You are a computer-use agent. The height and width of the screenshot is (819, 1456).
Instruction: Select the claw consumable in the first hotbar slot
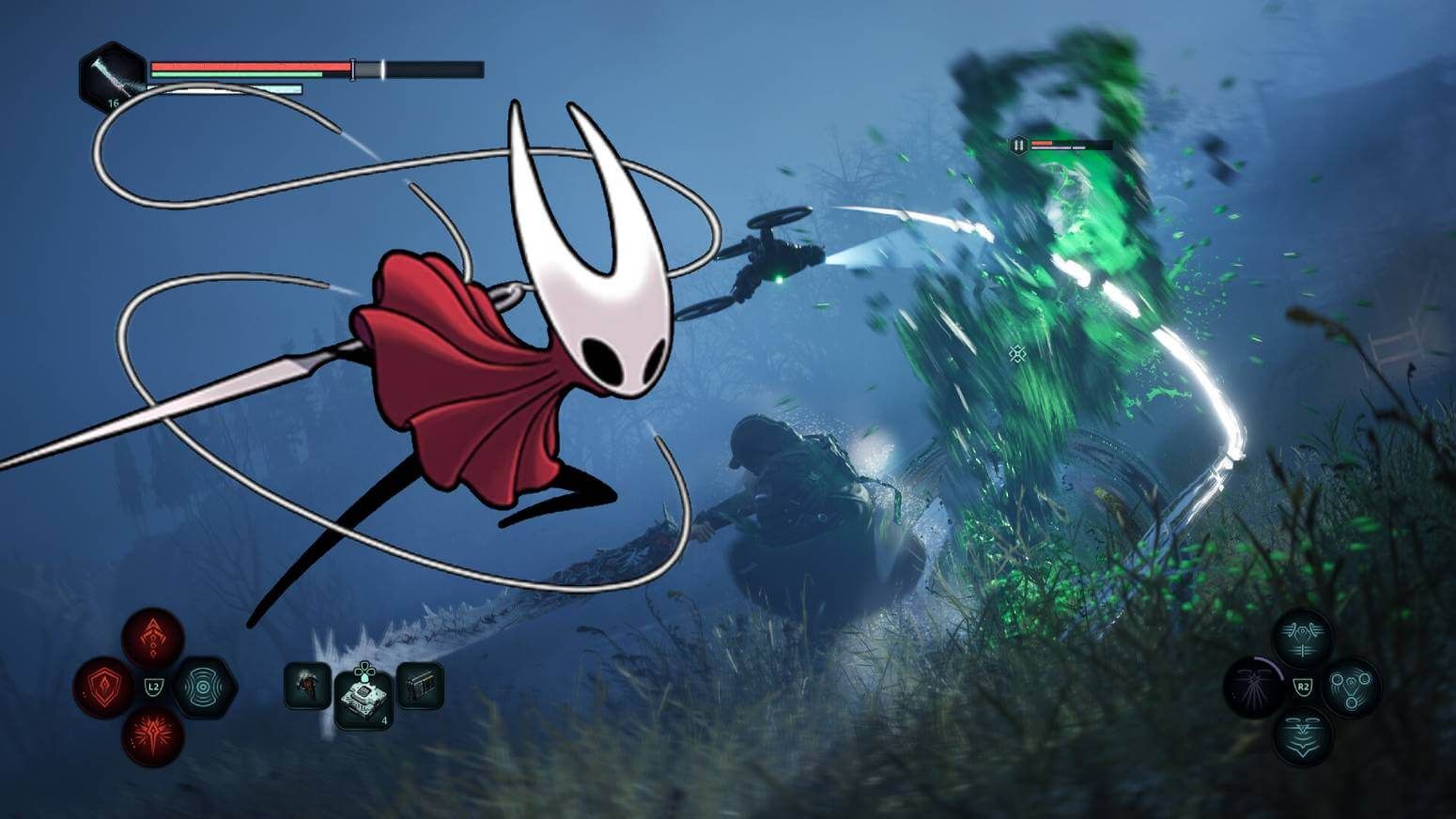pyautogui.click(x=305, y=687)
